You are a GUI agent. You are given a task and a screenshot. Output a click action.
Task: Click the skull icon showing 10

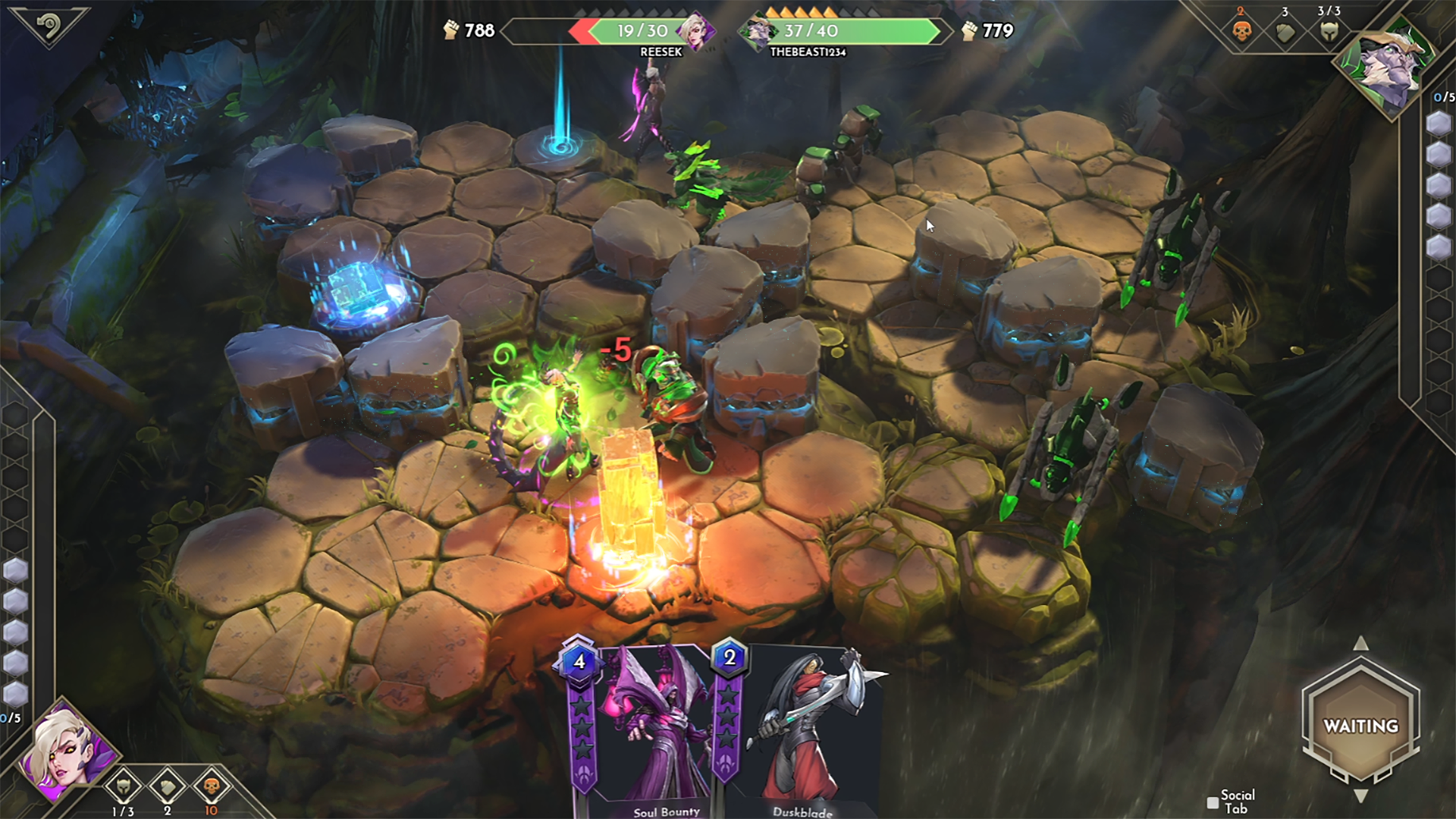(211, 789)
